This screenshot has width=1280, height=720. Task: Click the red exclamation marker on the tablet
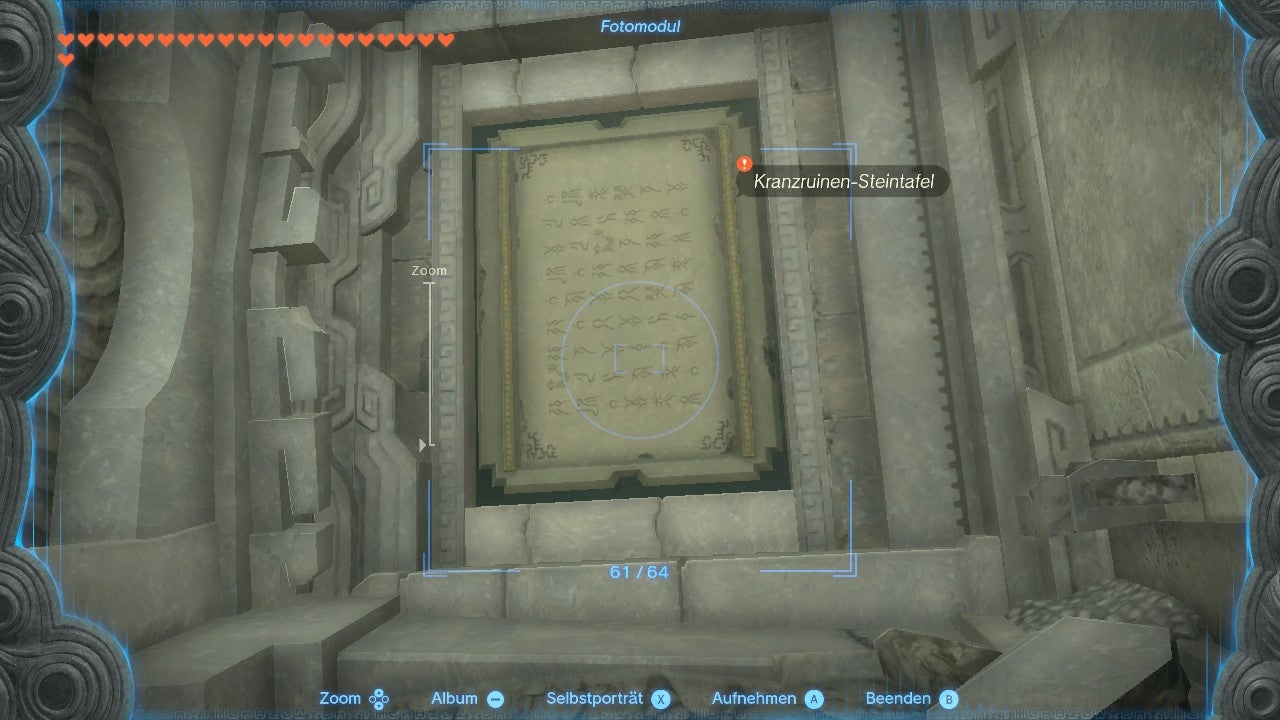[742, 160]
